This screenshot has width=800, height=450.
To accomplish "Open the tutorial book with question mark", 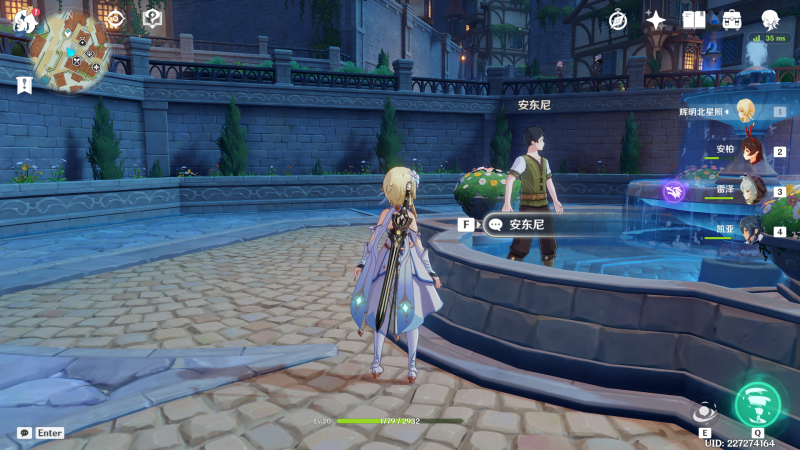I will pyautogui.click(x=152, y=18).
